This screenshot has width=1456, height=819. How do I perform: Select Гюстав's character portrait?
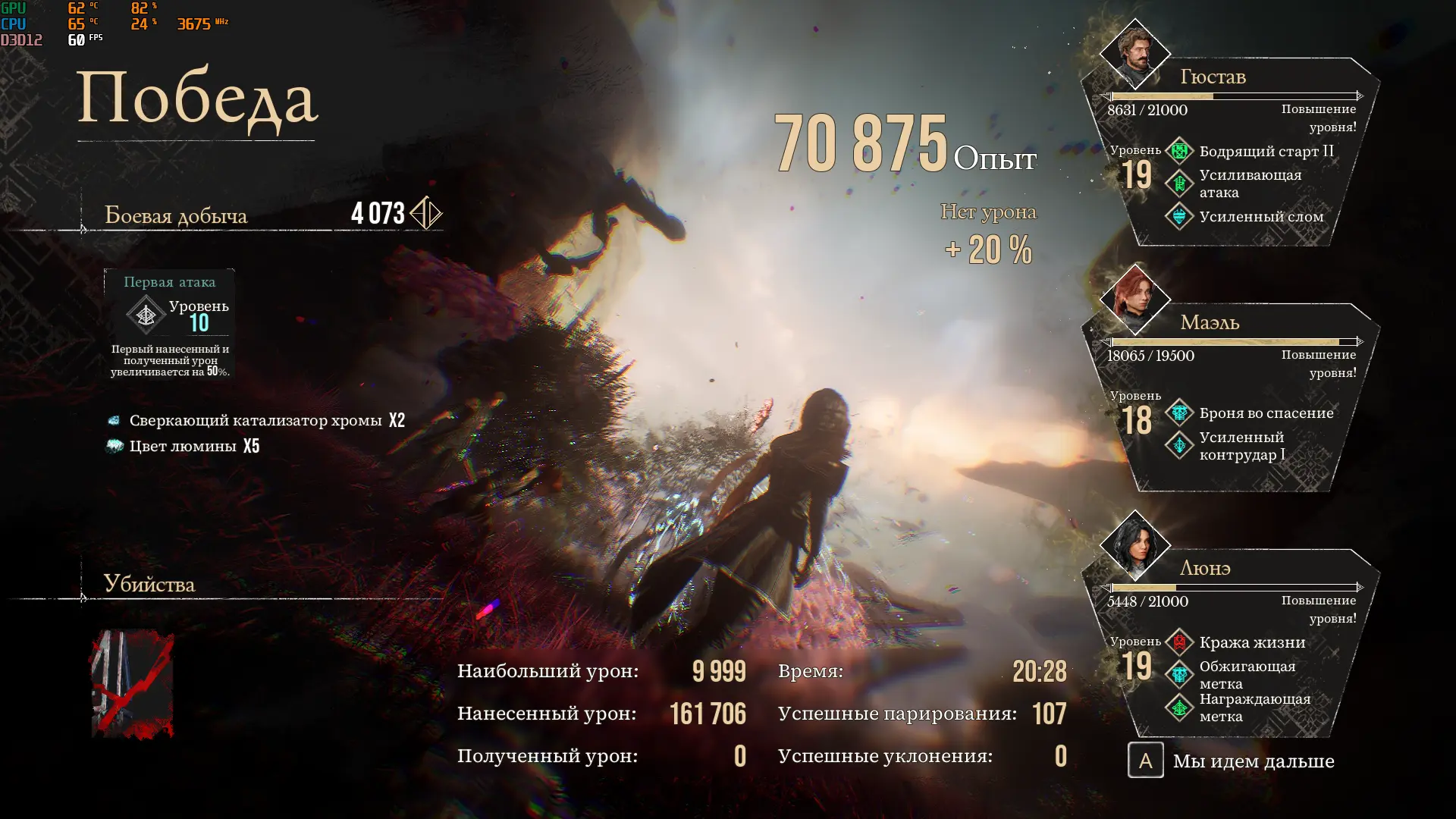(x=1134, y=55)
